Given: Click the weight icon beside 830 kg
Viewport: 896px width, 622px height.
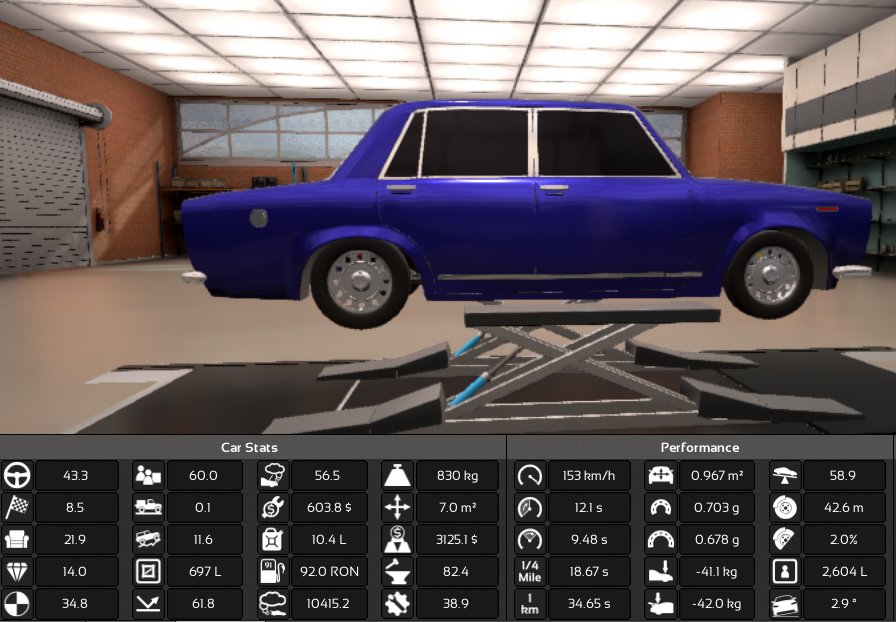Looking at the screenshot, I should pos(397,476).
